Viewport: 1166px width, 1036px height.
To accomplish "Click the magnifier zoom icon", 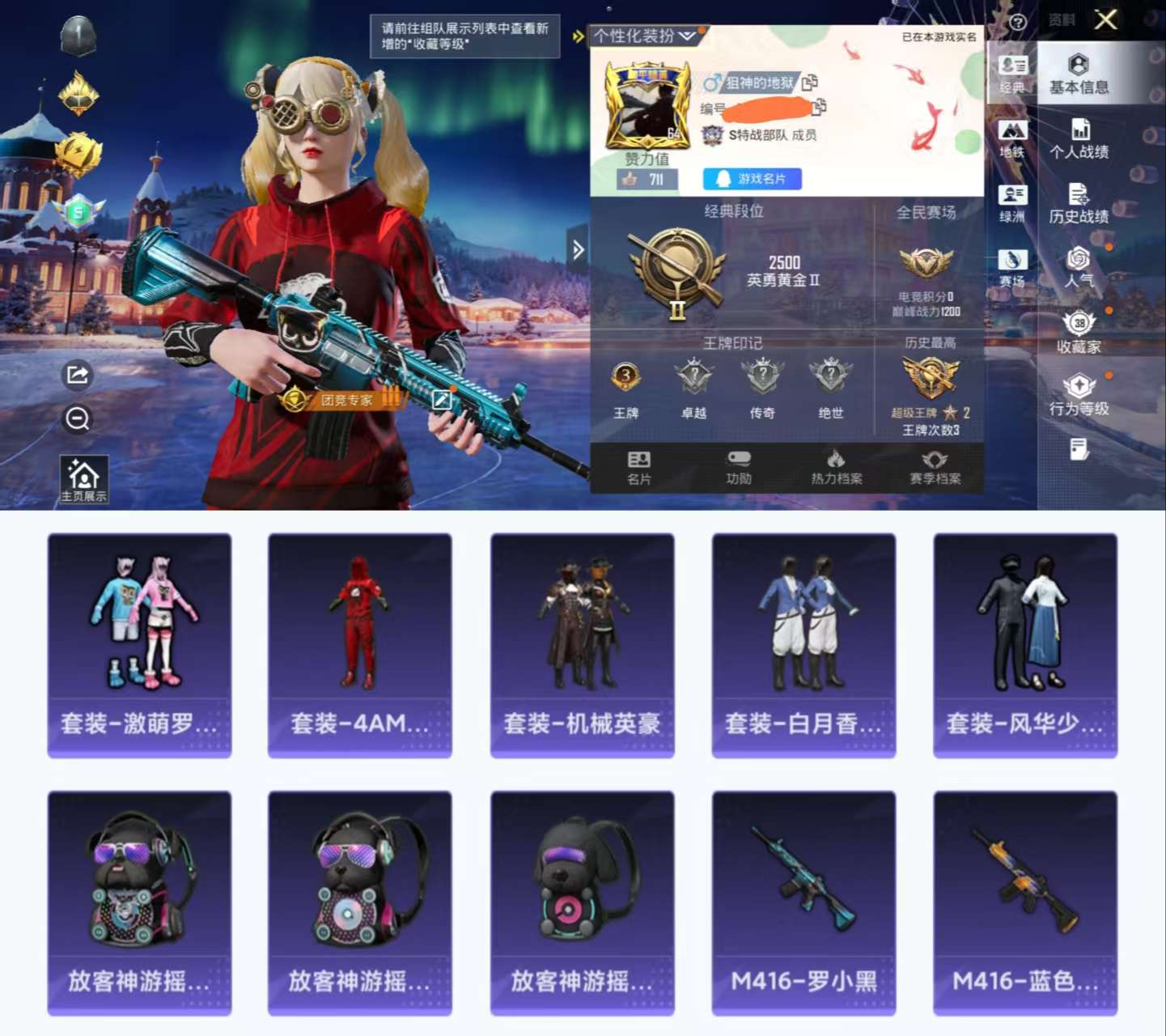I will click(77, 418).
